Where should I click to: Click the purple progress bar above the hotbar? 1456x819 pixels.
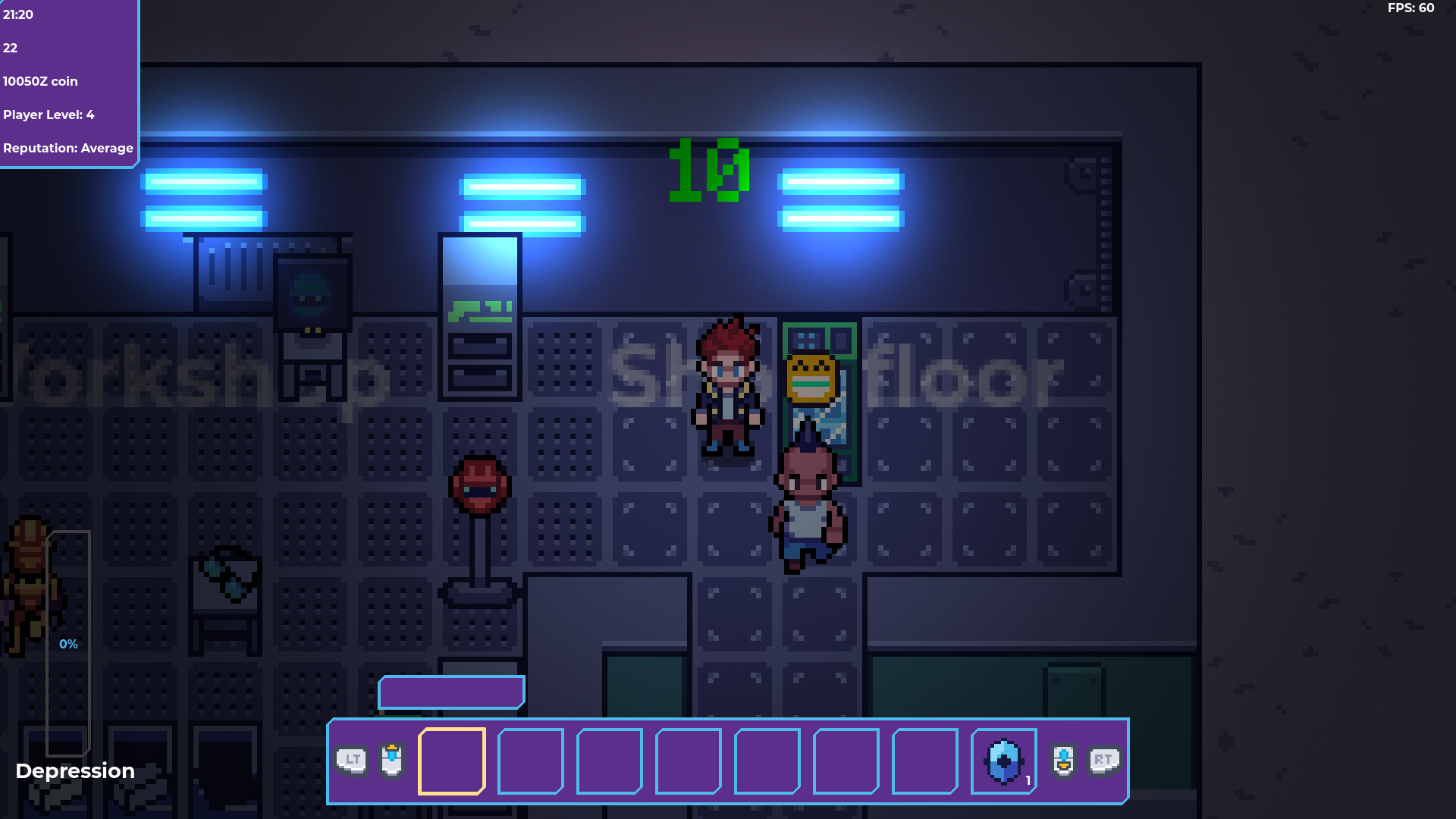pyautogui.click(x=451, y=692)
